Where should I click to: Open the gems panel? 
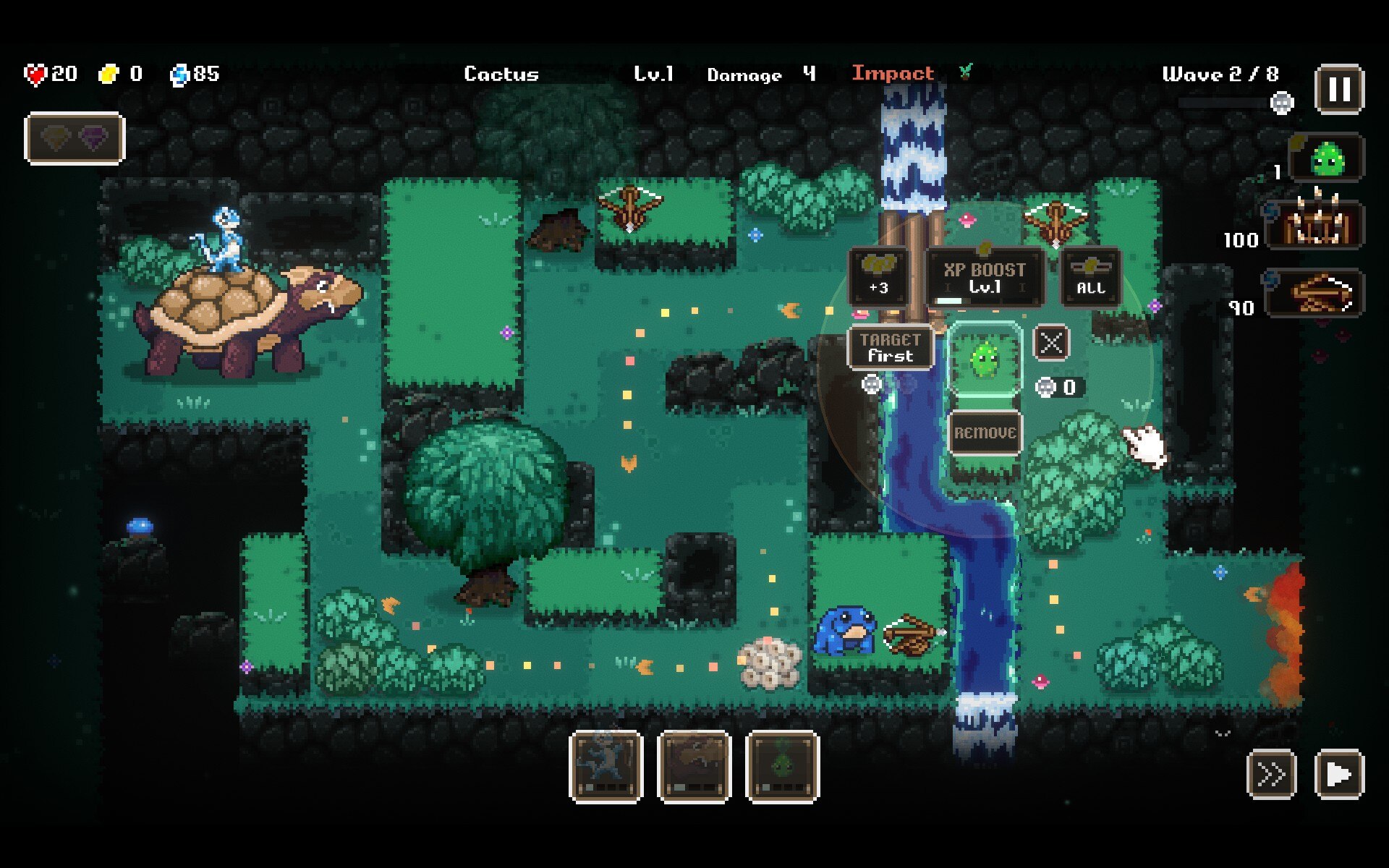tap(75, 138)
